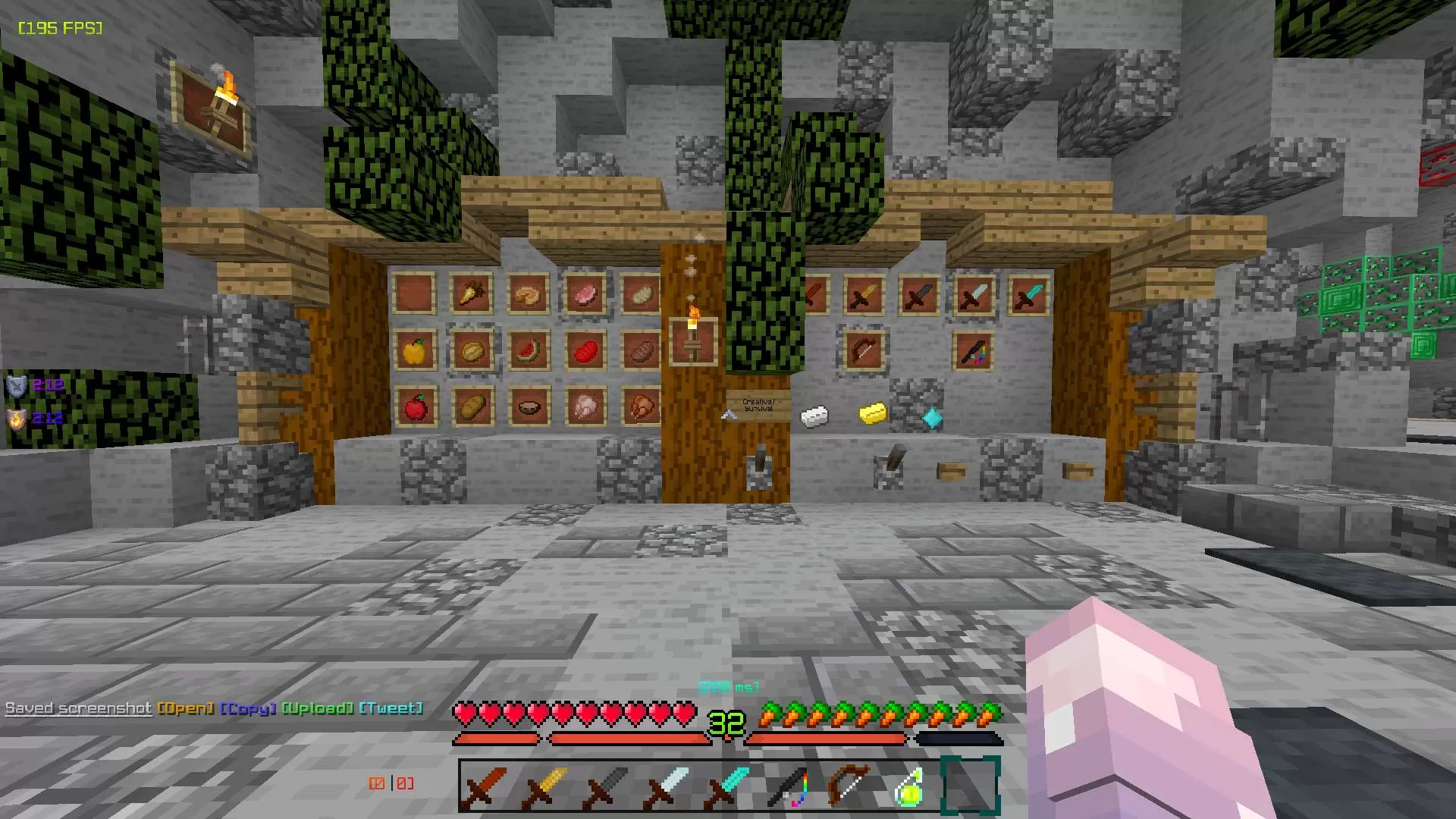Click the apple item frame on the food wall

click(416, 407)
